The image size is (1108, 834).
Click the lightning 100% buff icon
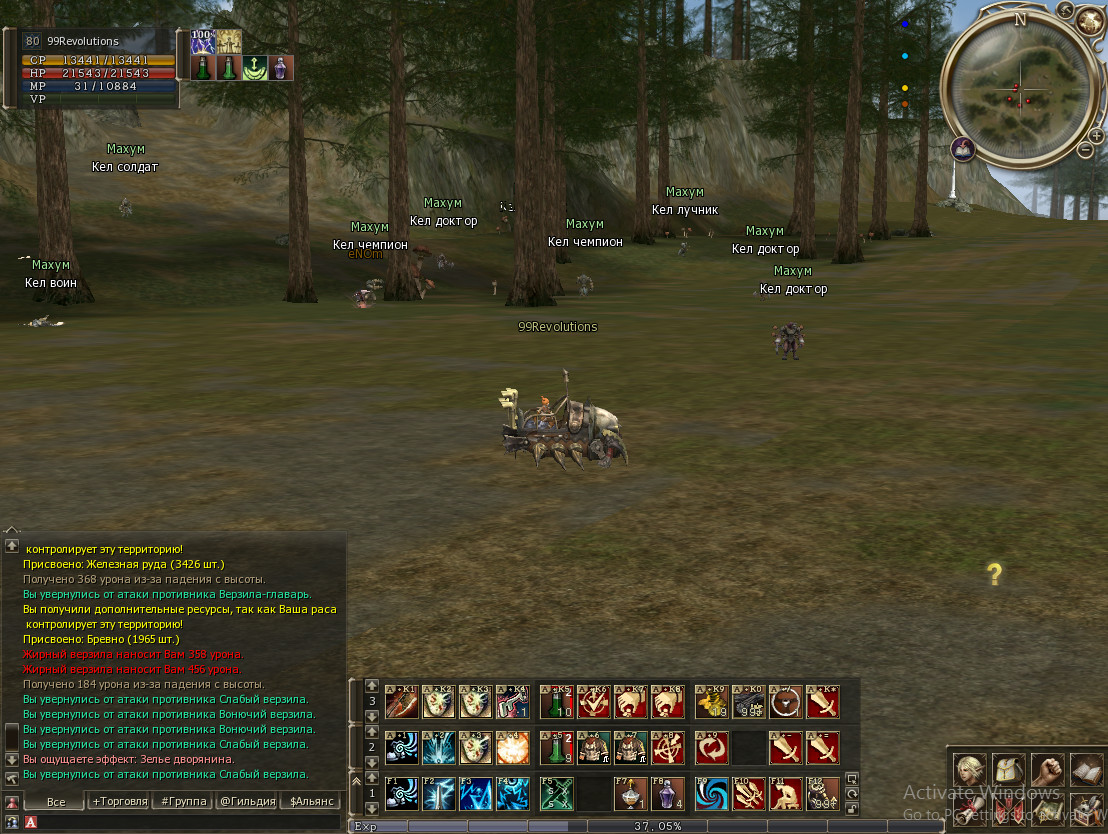click(x=203, y=41)
